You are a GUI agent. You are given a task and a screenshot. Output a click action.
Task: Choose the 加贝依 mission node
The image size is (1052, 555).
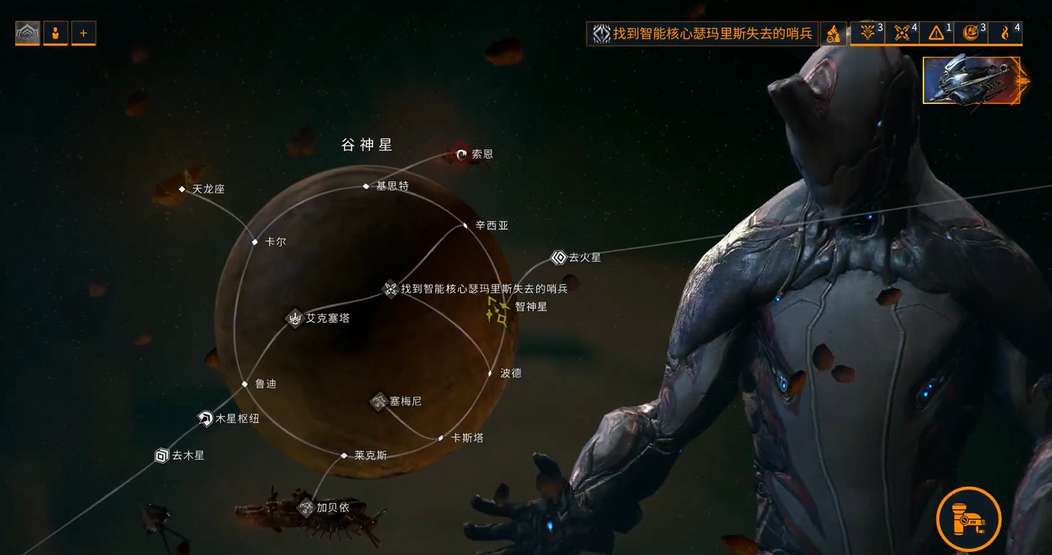coord(306,508)
